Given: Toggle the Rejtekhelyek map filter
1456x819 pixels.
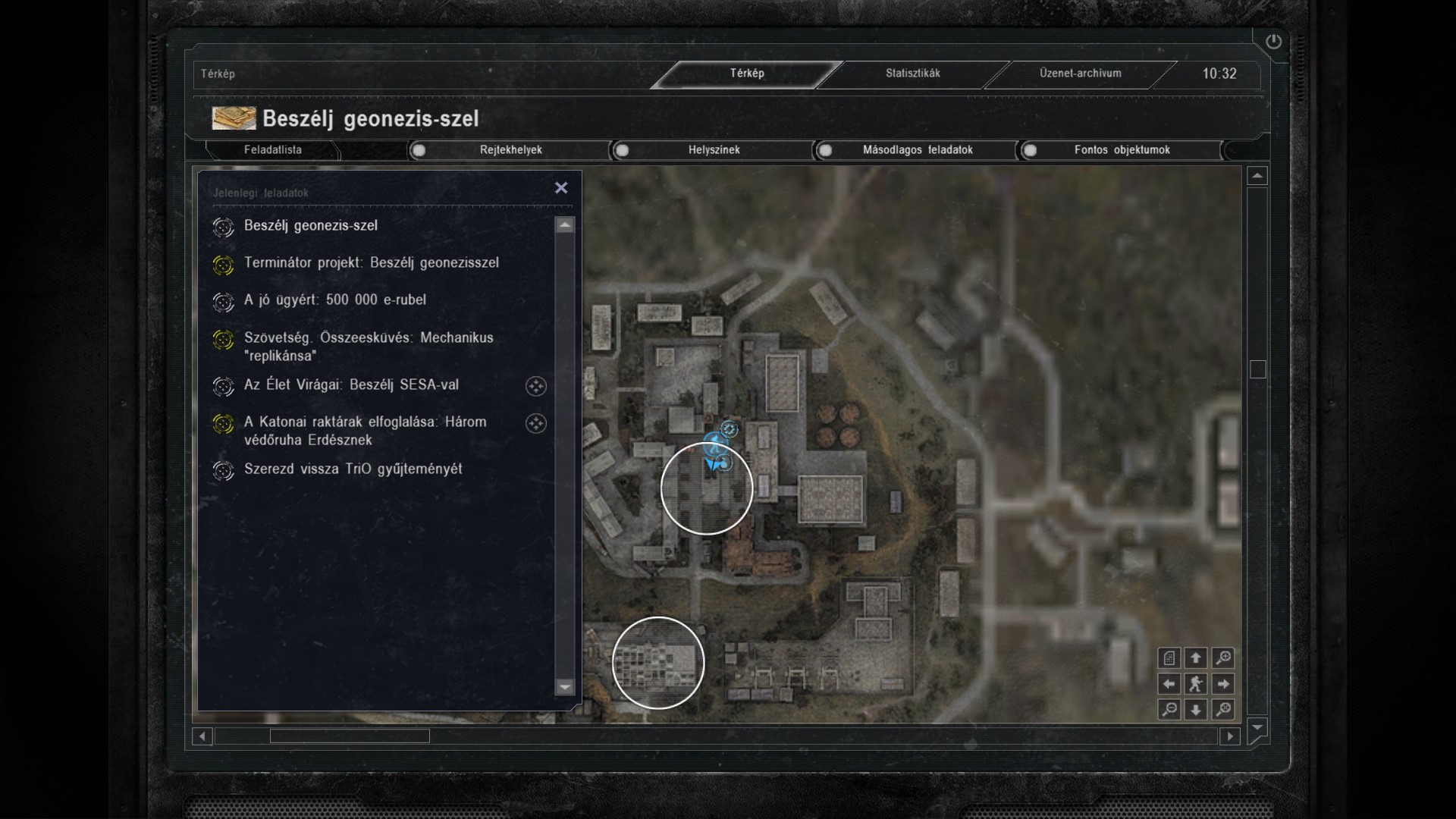Looking at the screenshot, I should 419,150.
